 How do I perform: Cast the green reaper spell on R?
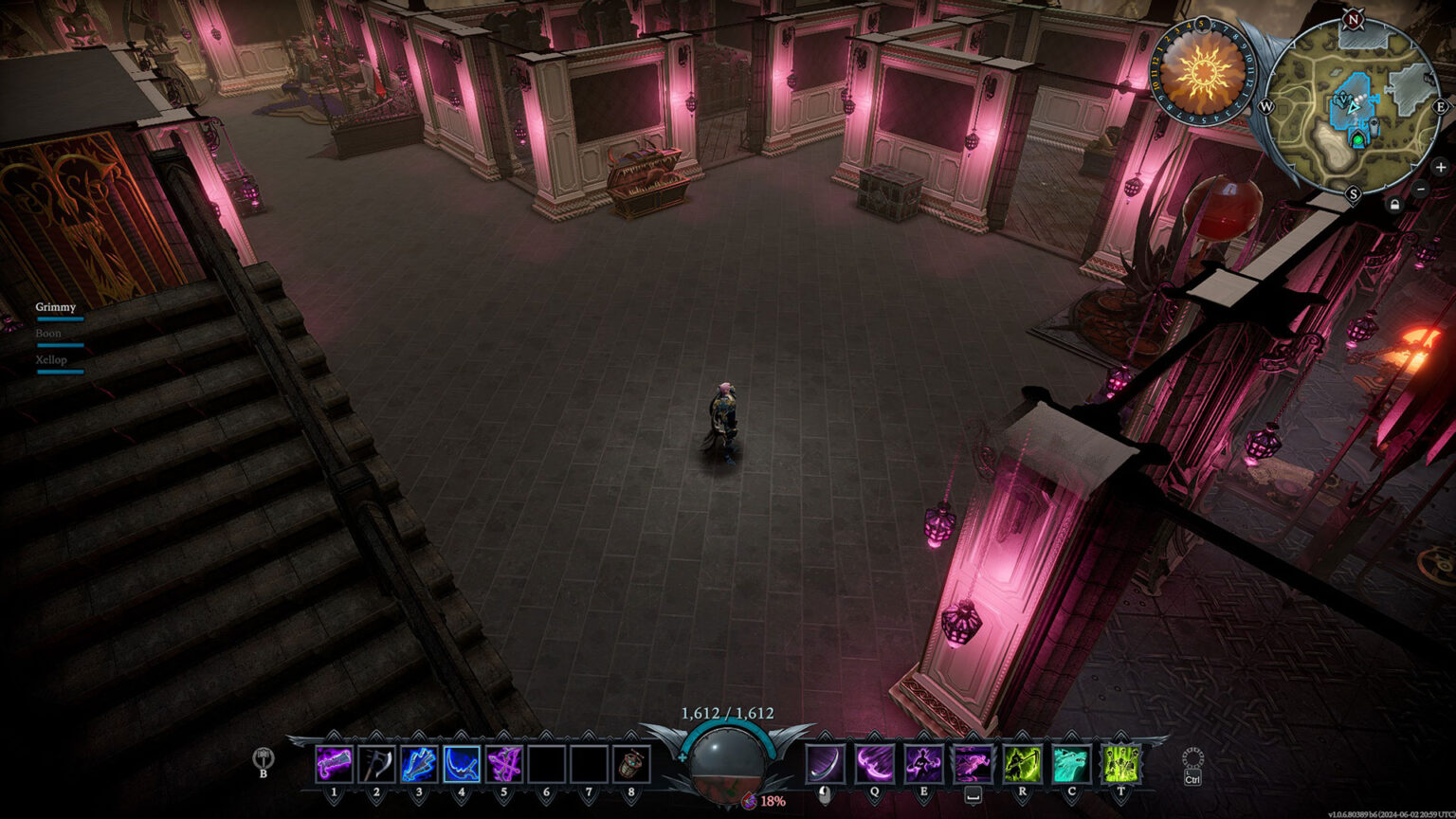[1022, 764]
